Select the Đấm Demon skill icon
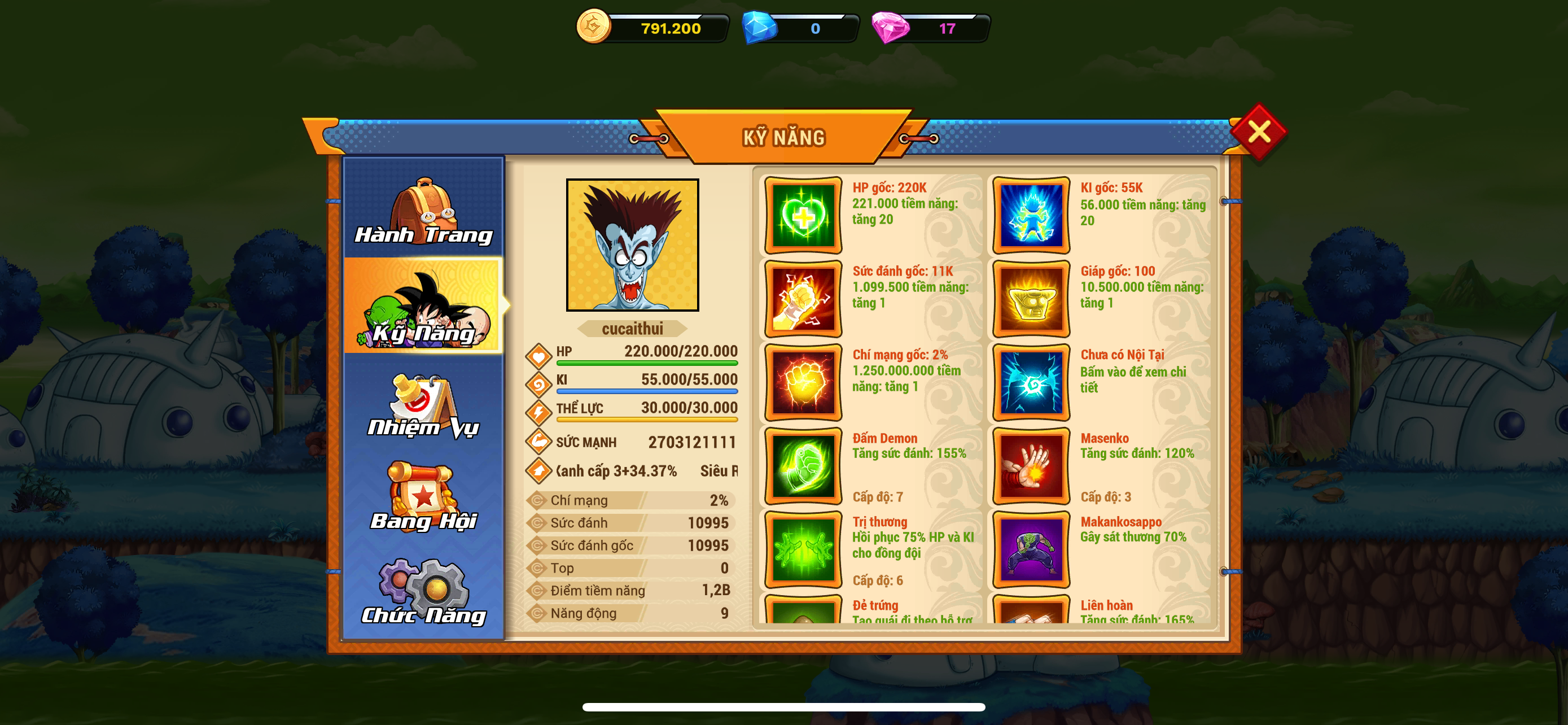This screenshot has height=725, width=1568. [x=803, y=466]
